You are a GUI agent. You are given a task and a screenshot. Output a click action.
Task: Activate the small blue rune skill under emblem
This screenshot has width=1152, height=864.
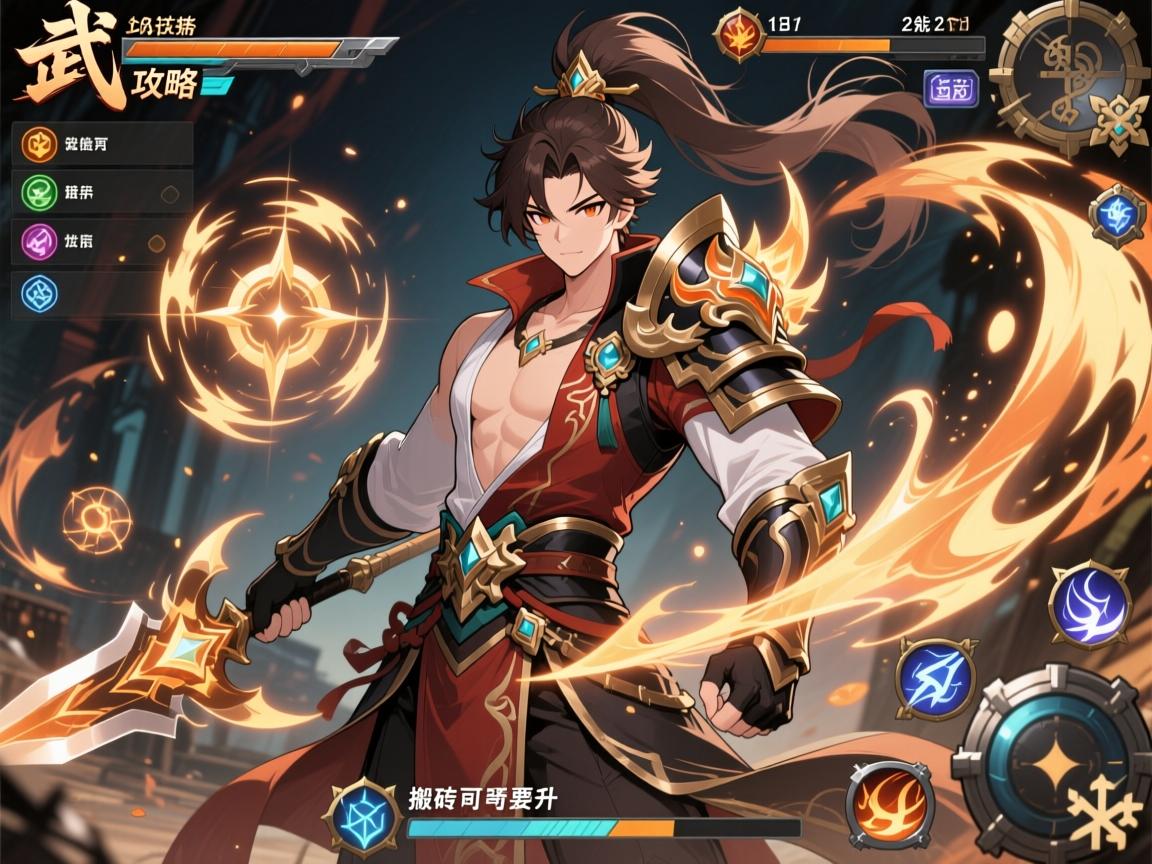pos(1116,215)
